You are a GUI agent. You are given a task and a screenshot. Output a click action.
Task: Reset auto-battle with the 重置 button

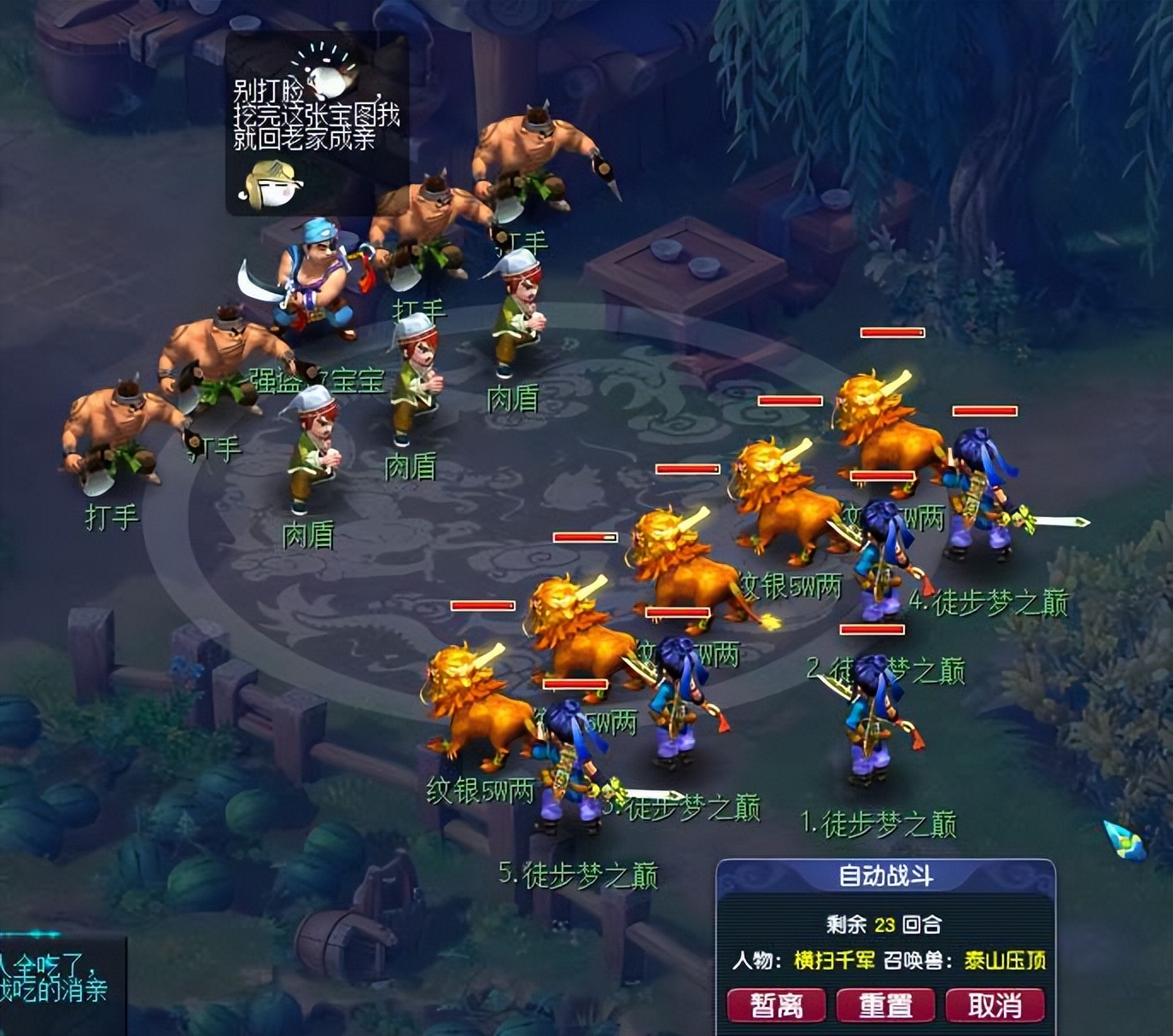coord(885,1004)
